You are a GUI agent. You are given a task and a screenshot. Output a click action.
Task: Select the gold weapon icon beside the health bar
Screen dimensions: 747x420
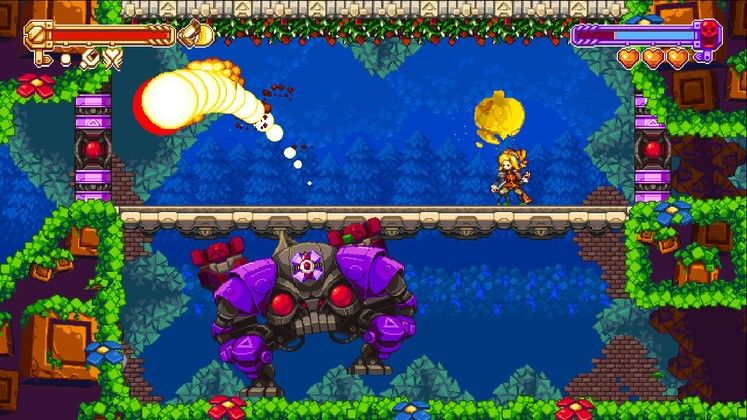click(x=196, y=35)
